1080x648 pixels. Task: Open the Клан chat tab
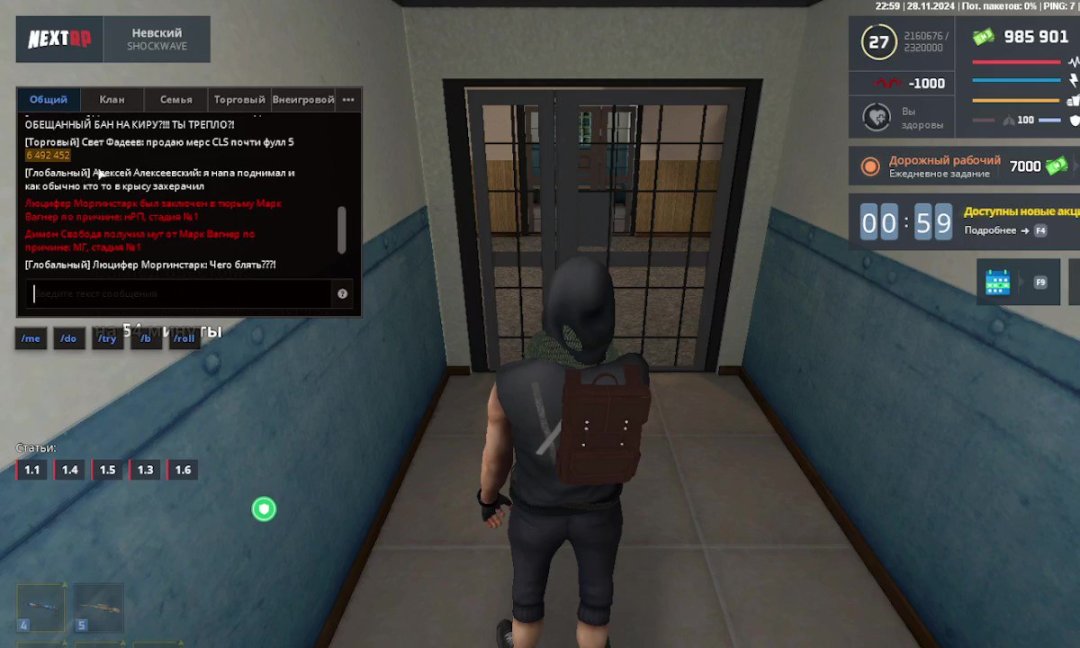pos(112,100)
